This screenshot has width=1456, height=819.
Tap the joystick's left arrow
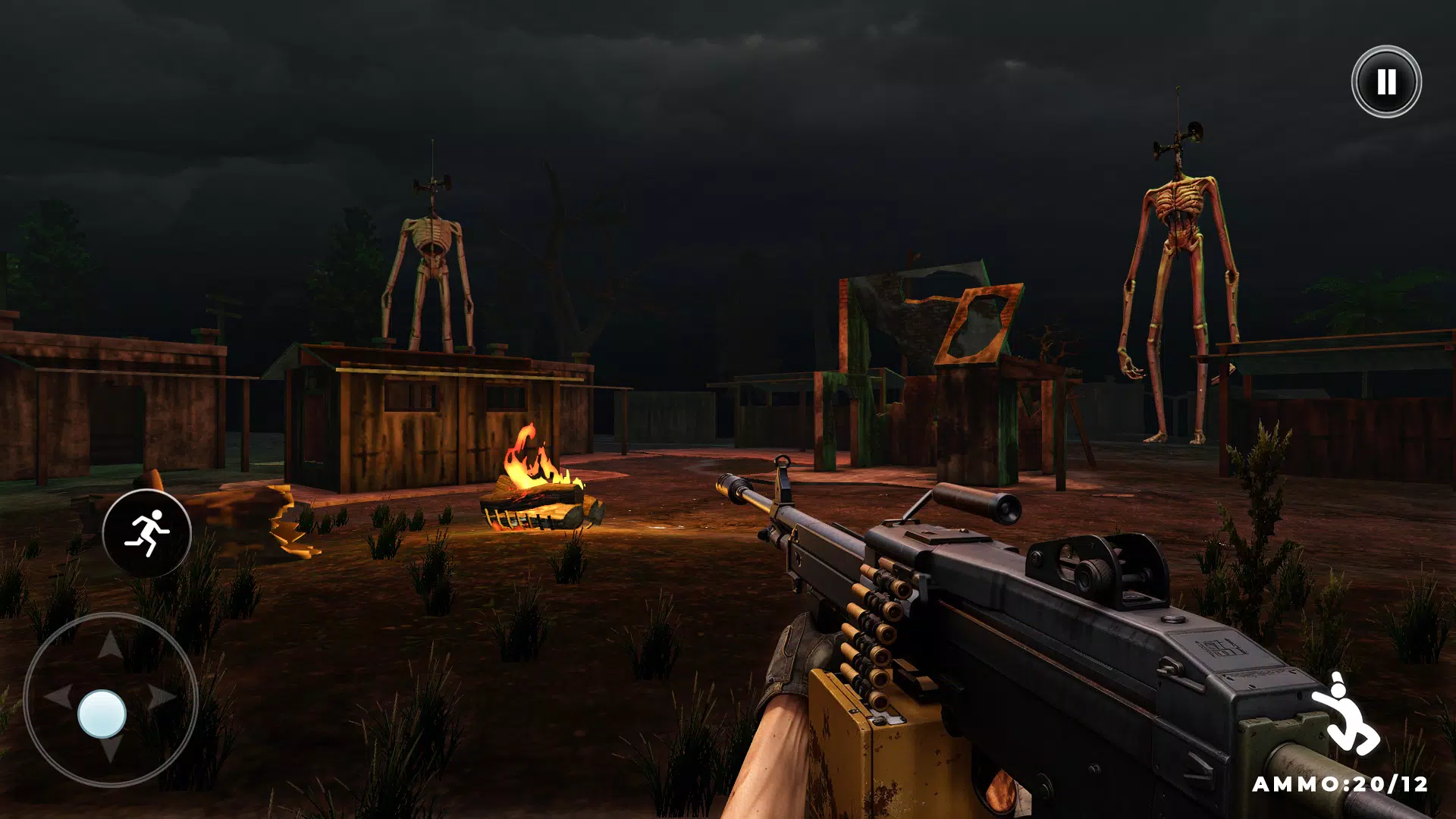(58, 695)
